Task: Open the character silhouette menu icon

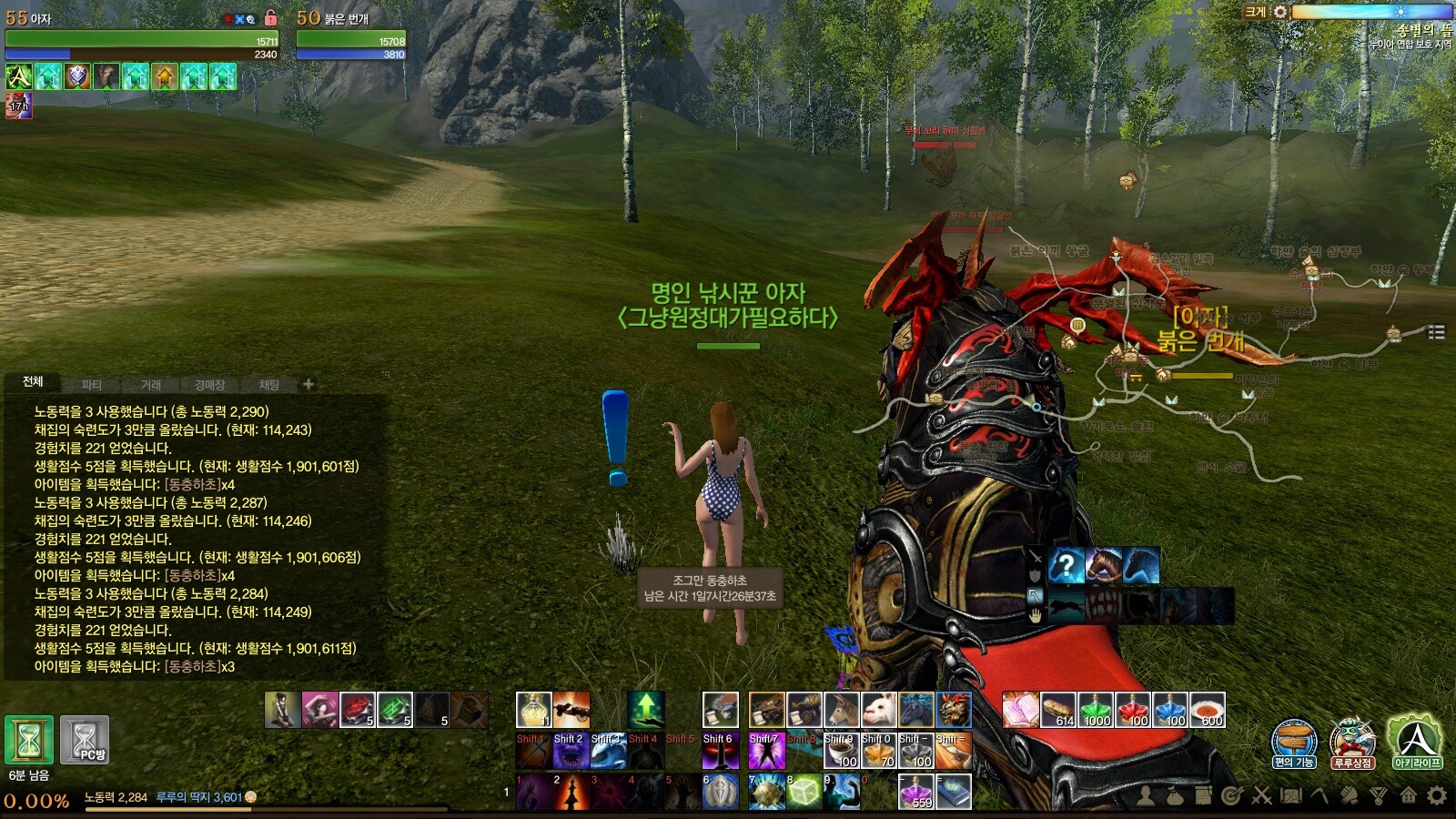Action: (x=1146, y=796)
